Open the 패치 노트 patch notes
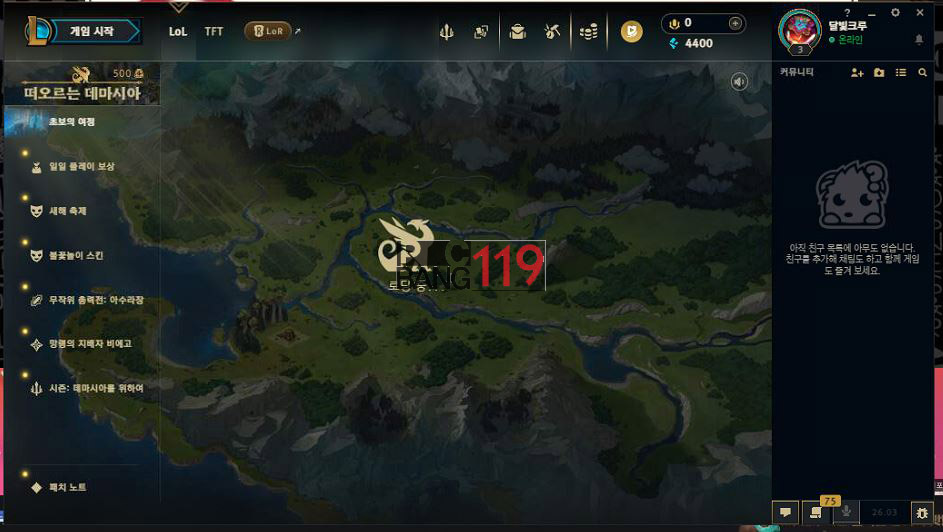Screen dimensions: 943x532 [x=67, y=487]
